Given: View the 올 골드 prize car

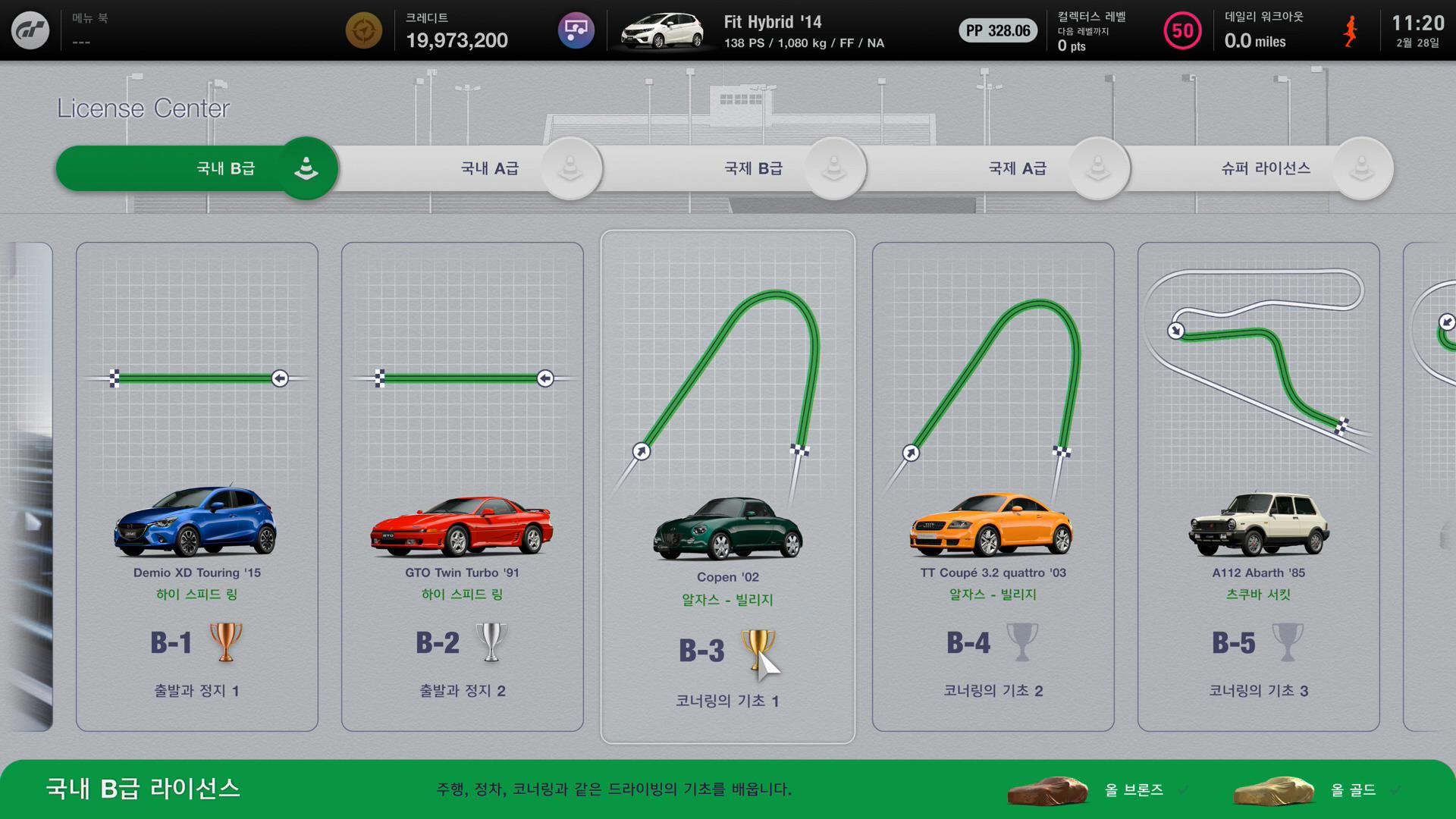Looking at the screenshot, I should (1274, 790).
